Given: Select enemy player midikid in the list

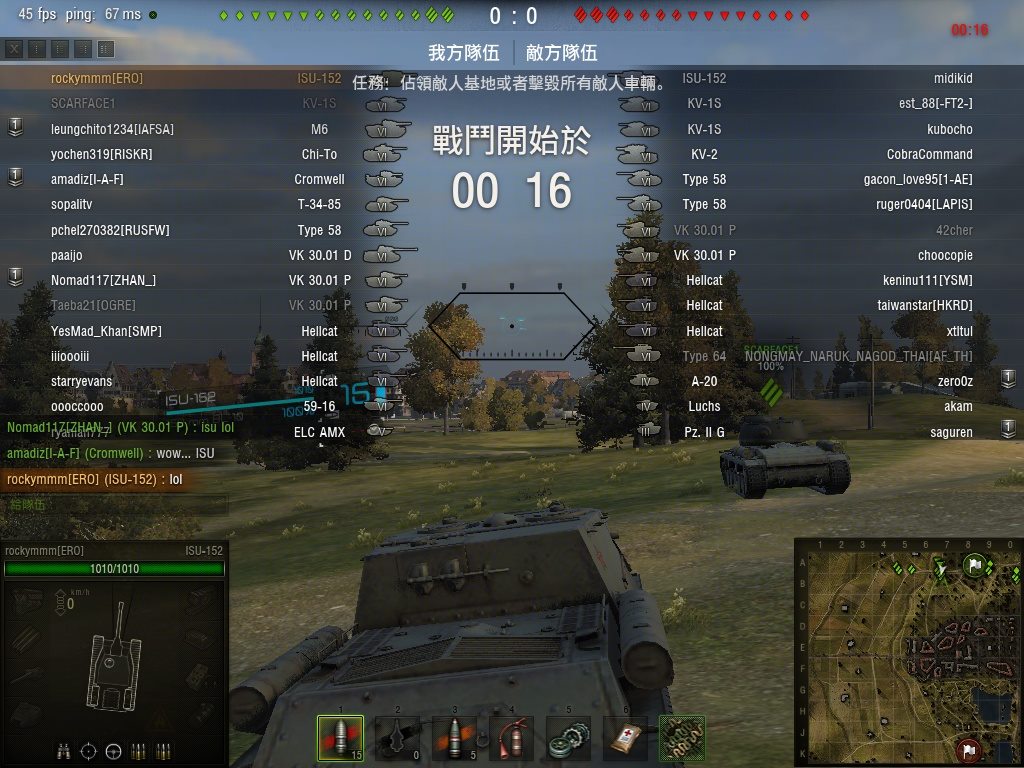Looking at the screenshot, I should click(953, 78).
